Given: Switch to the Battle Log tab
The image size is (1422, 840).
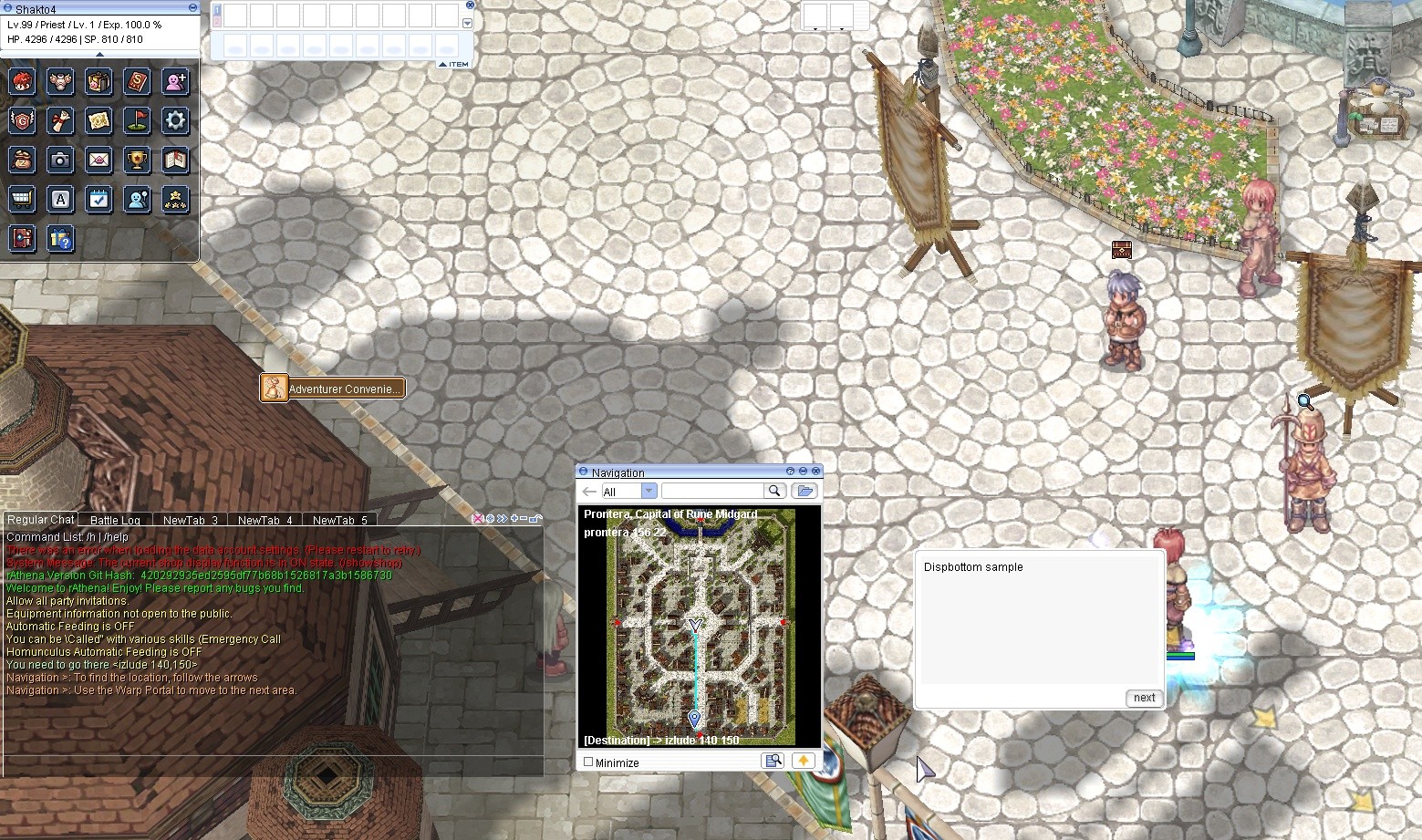Looking at the screenshot, I should pos(115,519).
